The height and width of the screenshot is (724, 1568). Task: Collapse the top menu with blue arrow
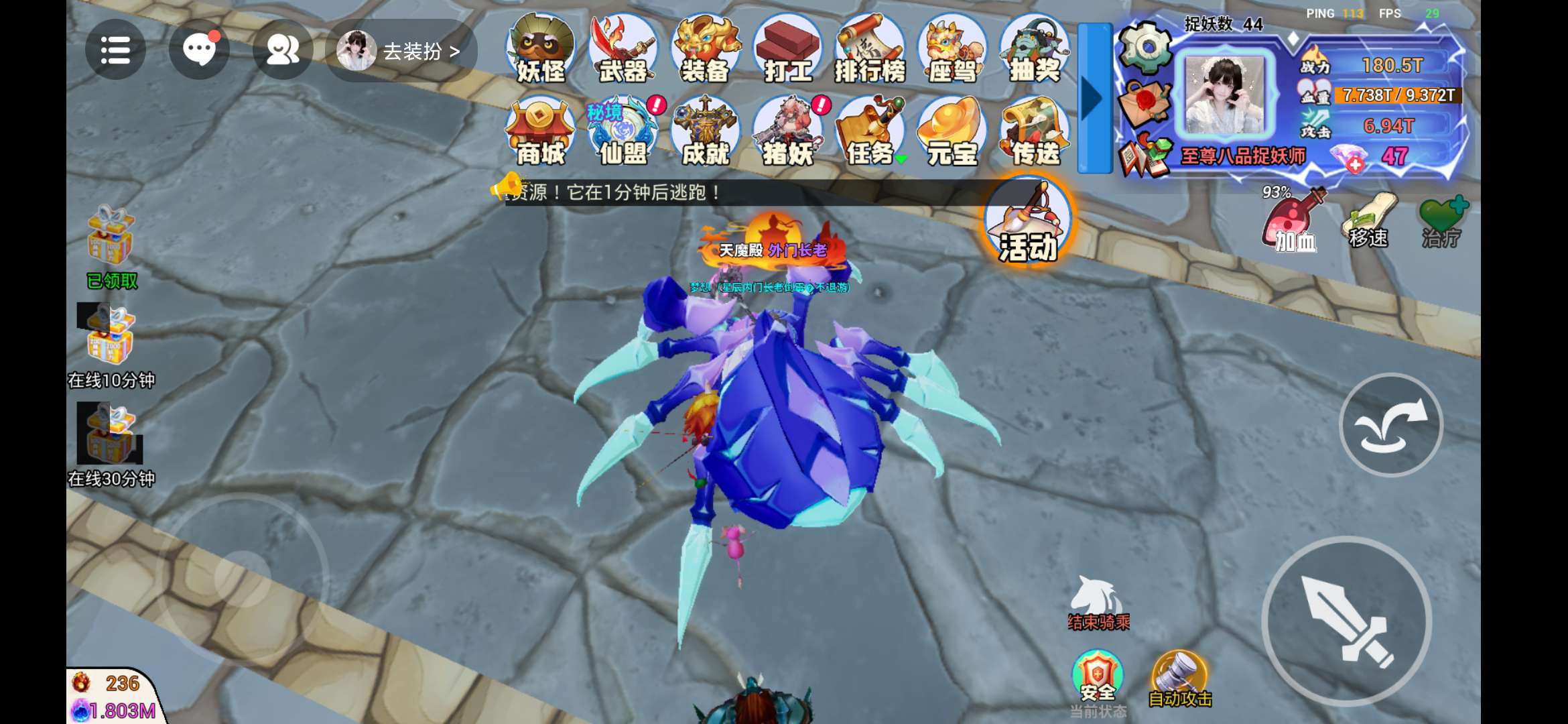tap(1093, 99)
